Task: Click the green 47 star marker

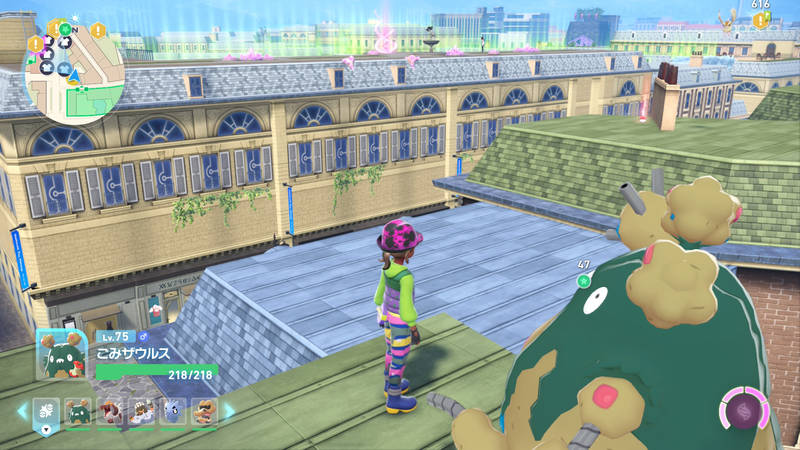Action: pyautogui.click(x=585, y=281)
